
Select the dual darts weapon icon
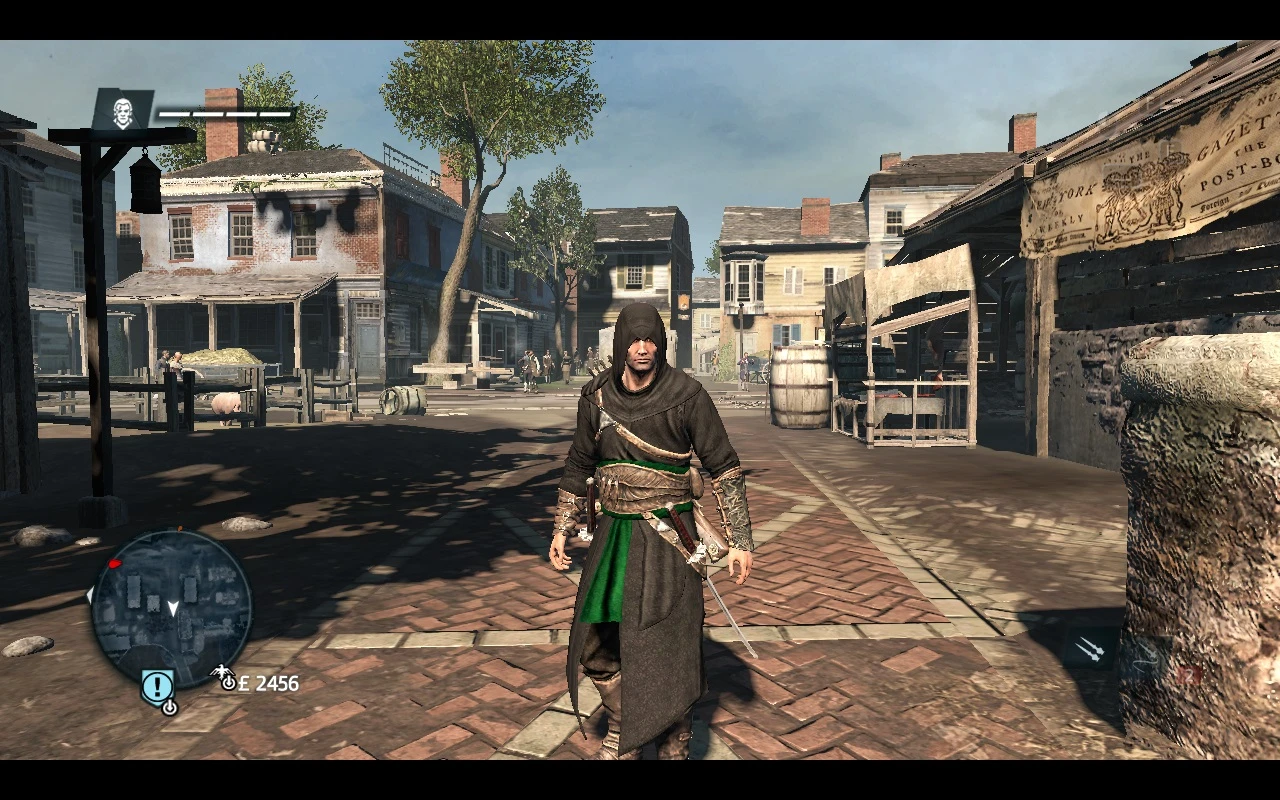(1091, 648)
